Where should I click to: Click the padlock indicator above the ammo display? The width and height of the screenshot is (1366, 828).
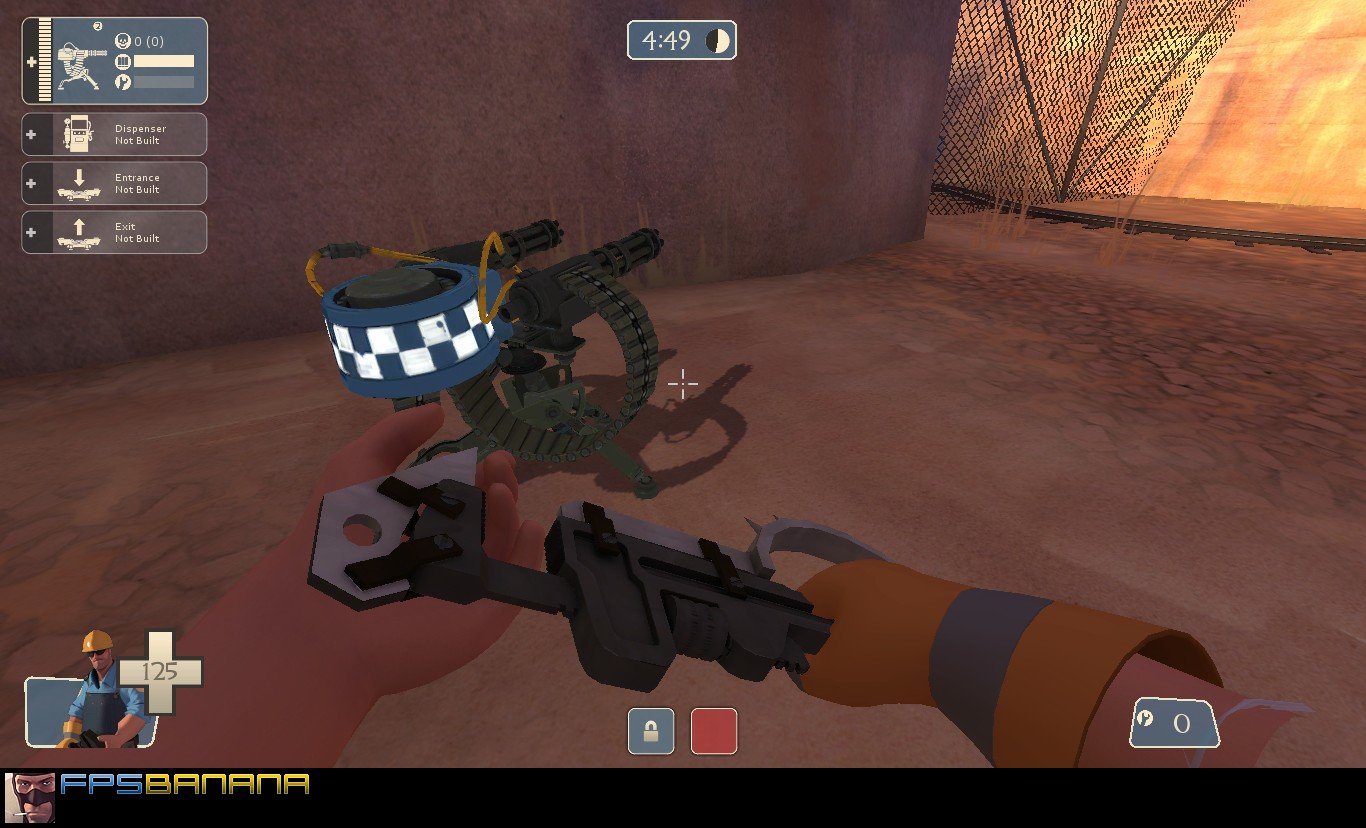click(650, 732)
